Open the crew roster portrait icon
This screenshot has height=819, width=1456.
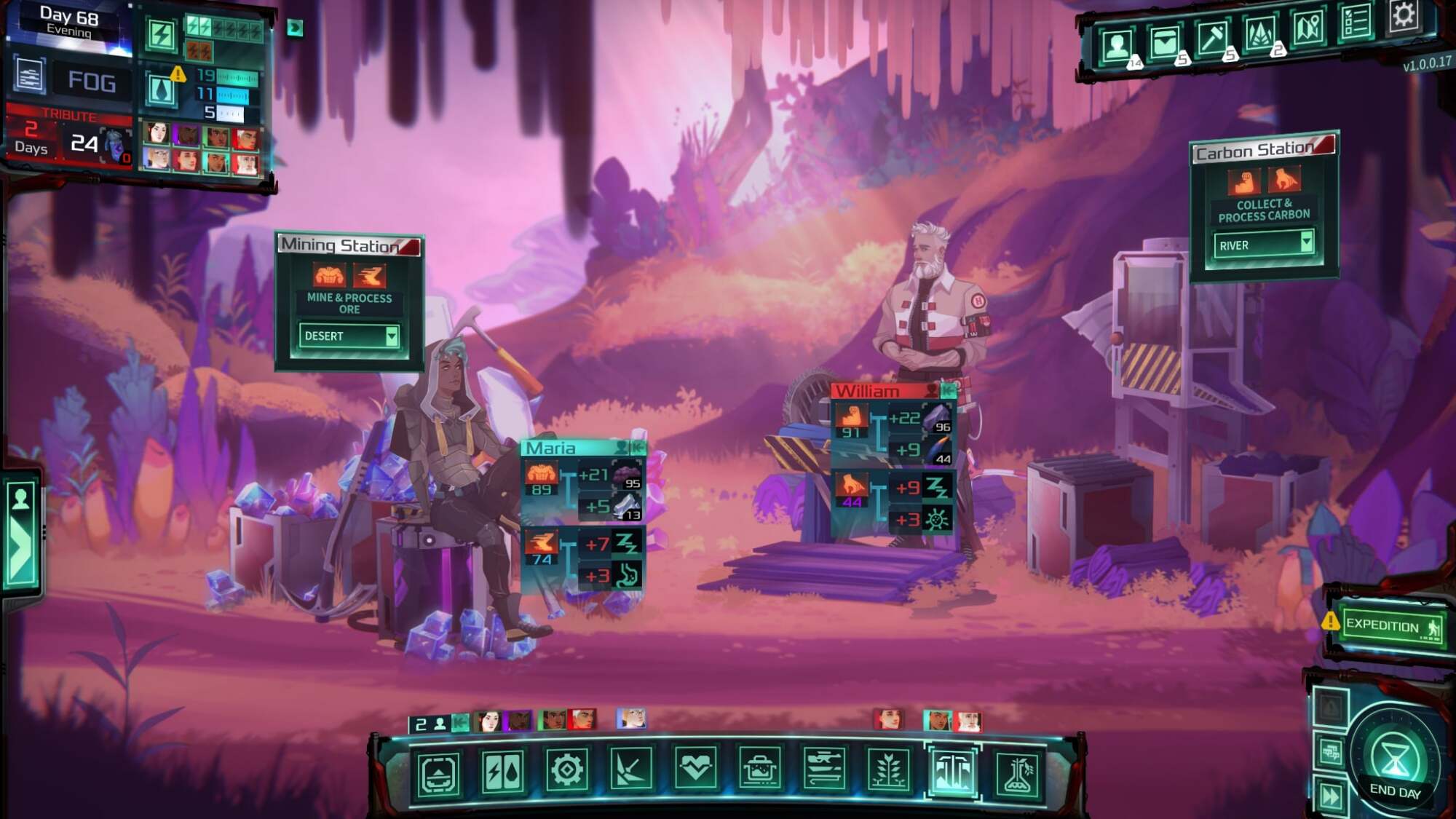tap(1117, 45)
